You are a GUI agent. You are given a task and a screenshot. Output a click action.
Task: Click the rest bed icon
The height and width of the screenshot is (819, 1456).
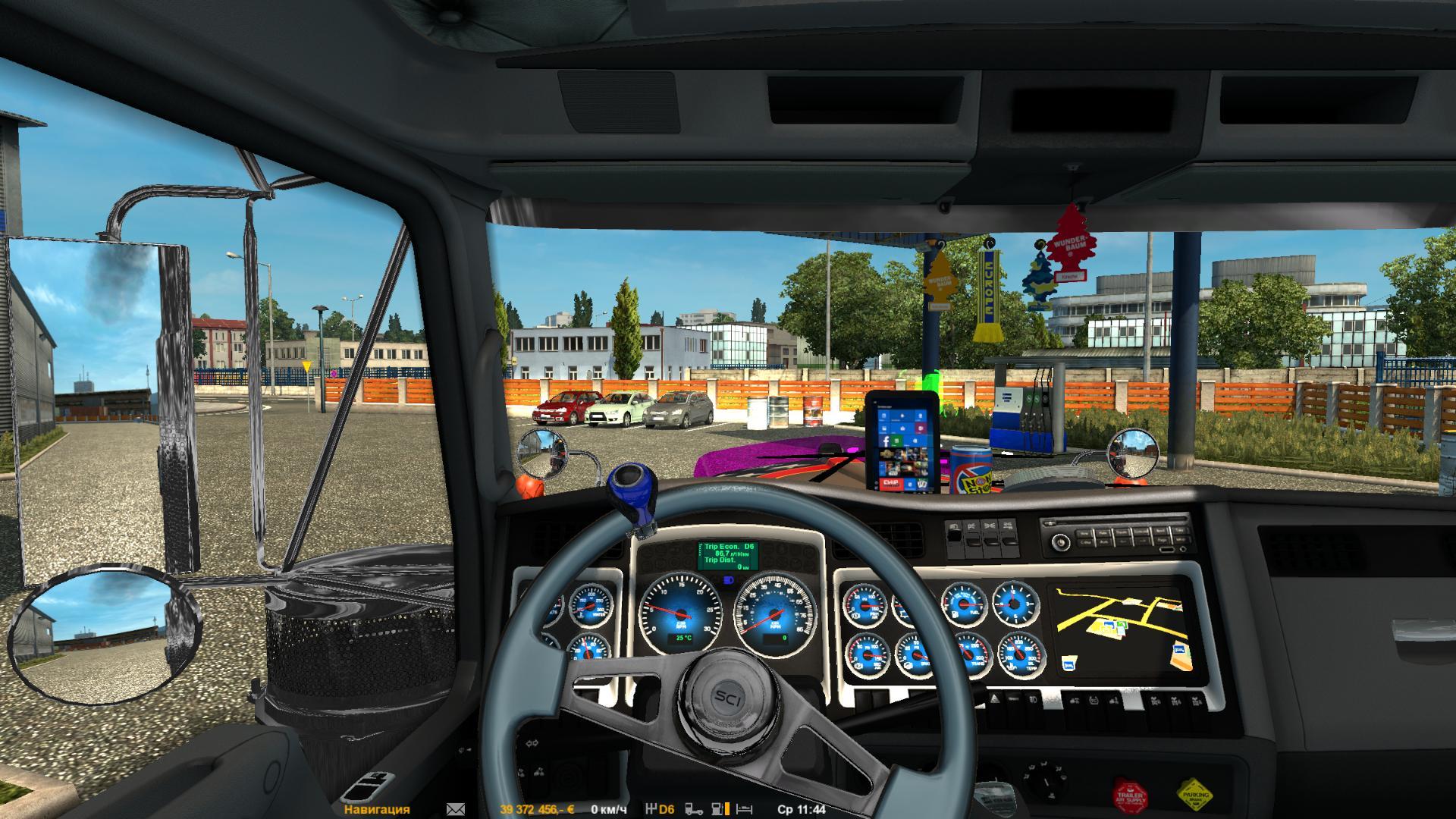745,809
